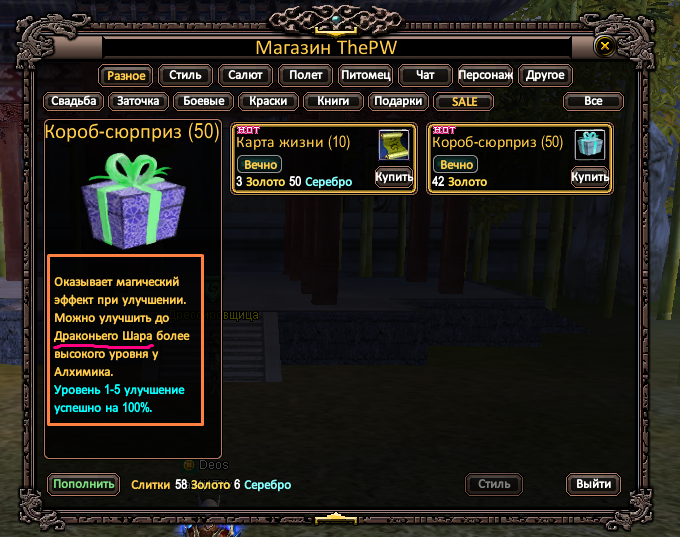Switch to the Разное category tab
This screenshot has height=537, width=680.
125,75
